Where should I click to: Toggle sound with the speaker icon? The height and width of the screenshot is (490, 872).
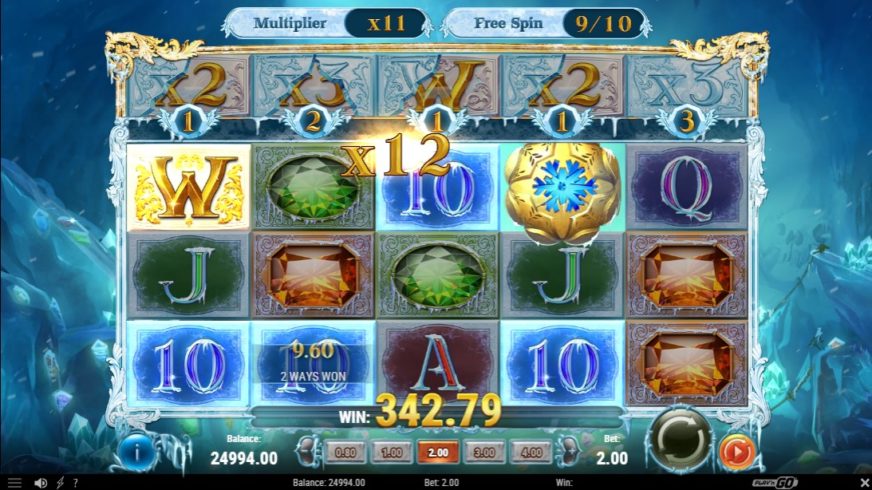click(41, 483)
